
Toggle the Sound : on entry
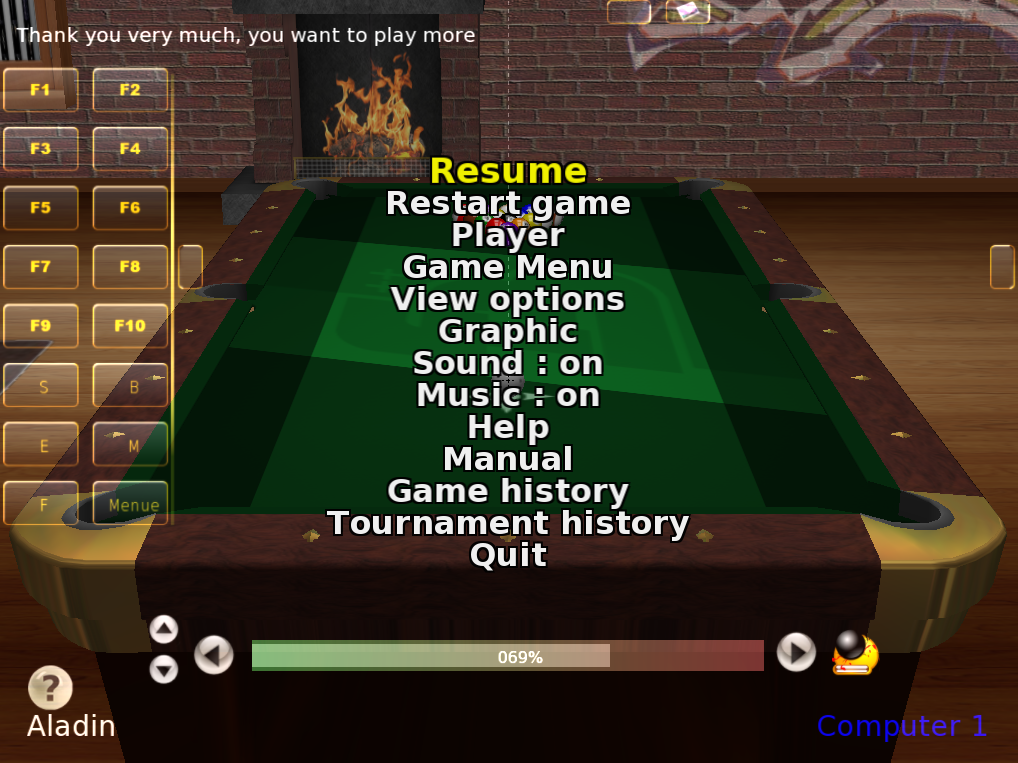tap(508, 363)
